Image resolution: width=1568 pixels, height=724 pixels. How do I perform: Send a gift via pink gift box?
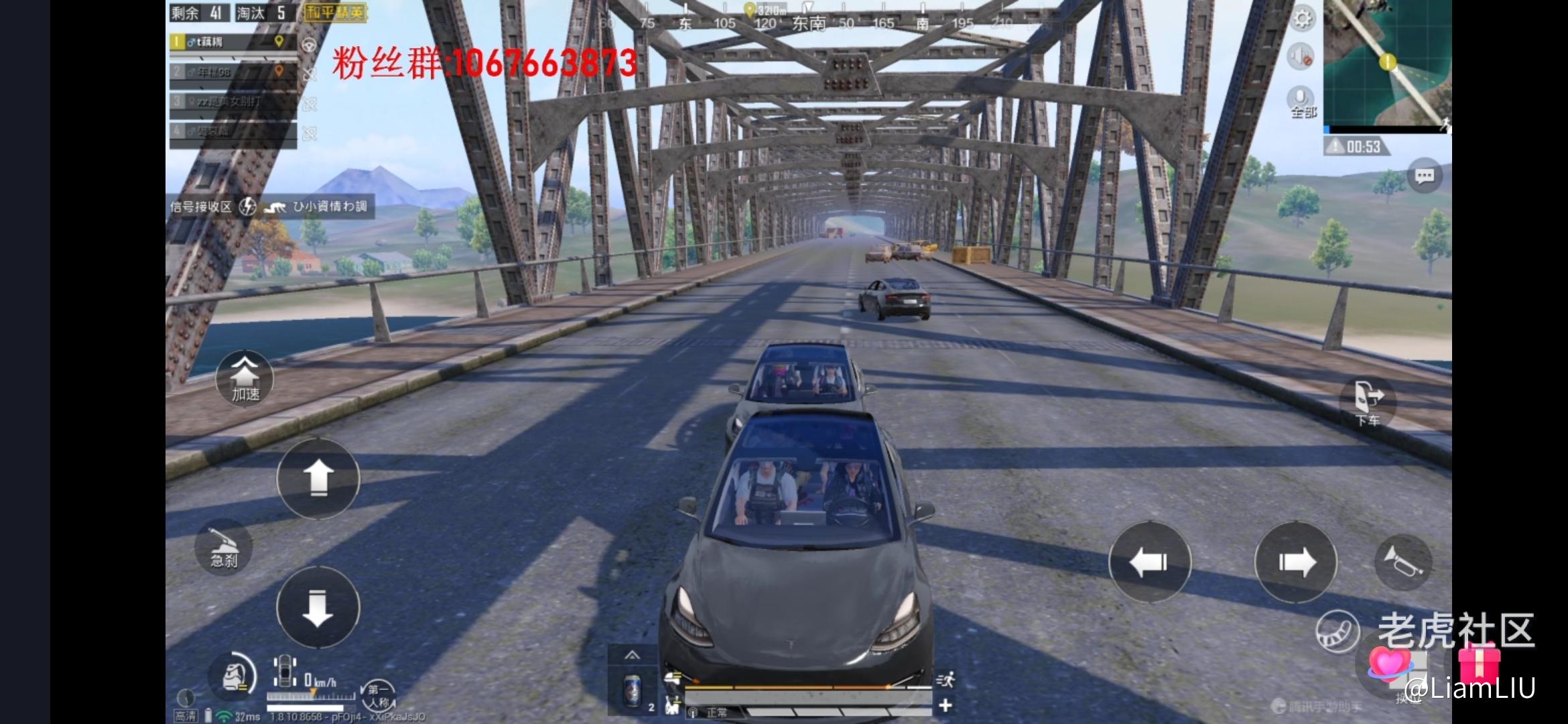[1478, 663]
